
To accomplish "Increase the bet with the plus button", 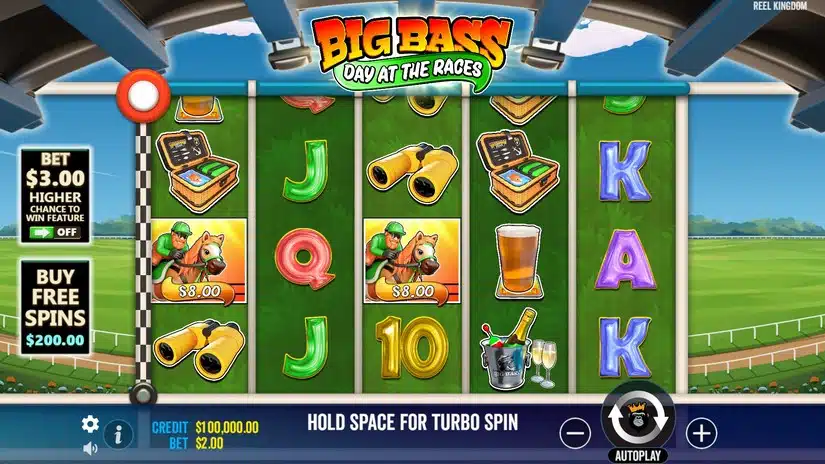I will pyautogui.click(x=701, y=433).
